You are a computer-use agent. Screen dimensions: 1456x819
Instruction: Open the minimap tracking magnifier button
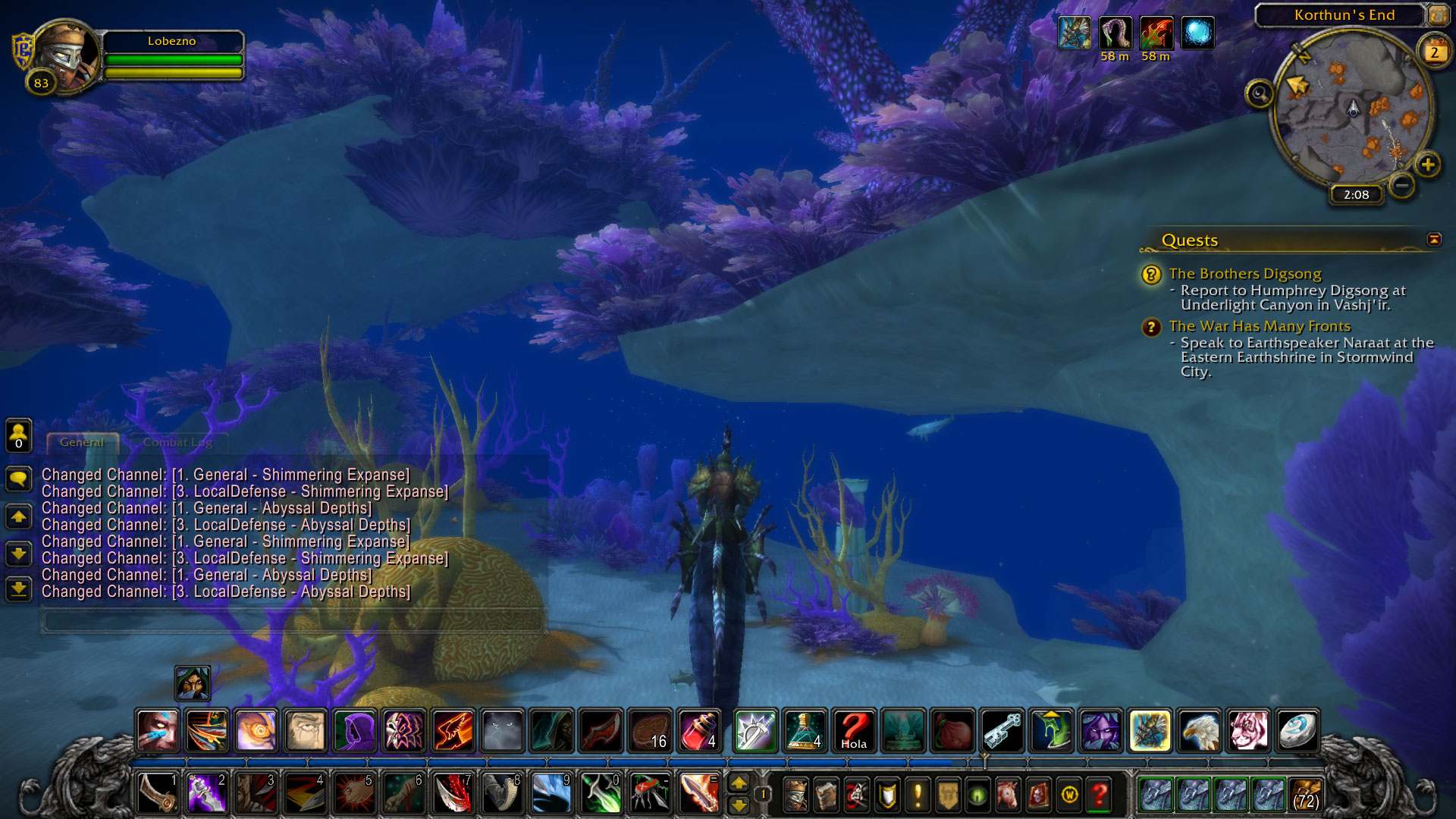click(1259, 94)
